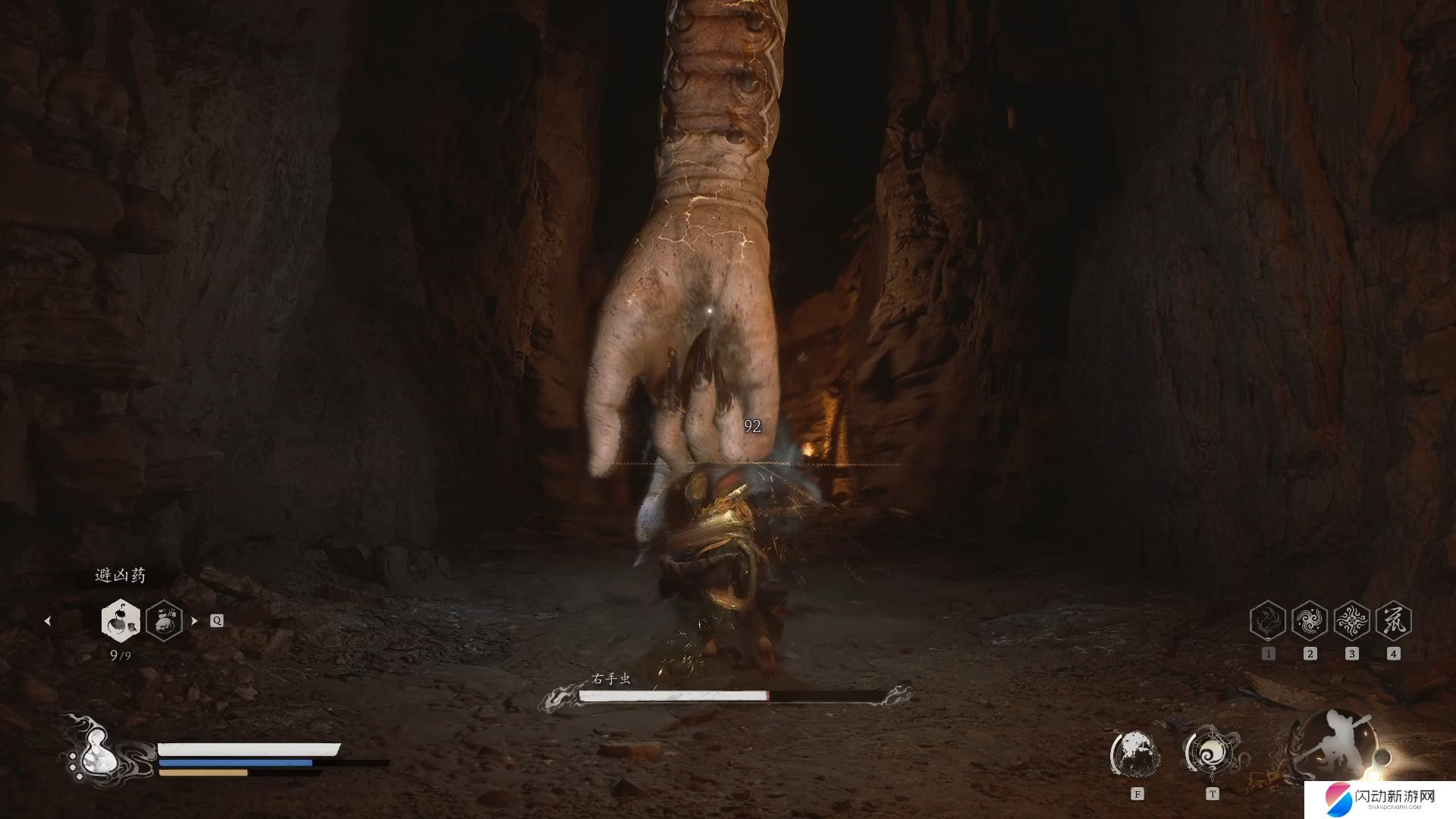Cycle quick items with the right arrow

click(x=195, y=620)
